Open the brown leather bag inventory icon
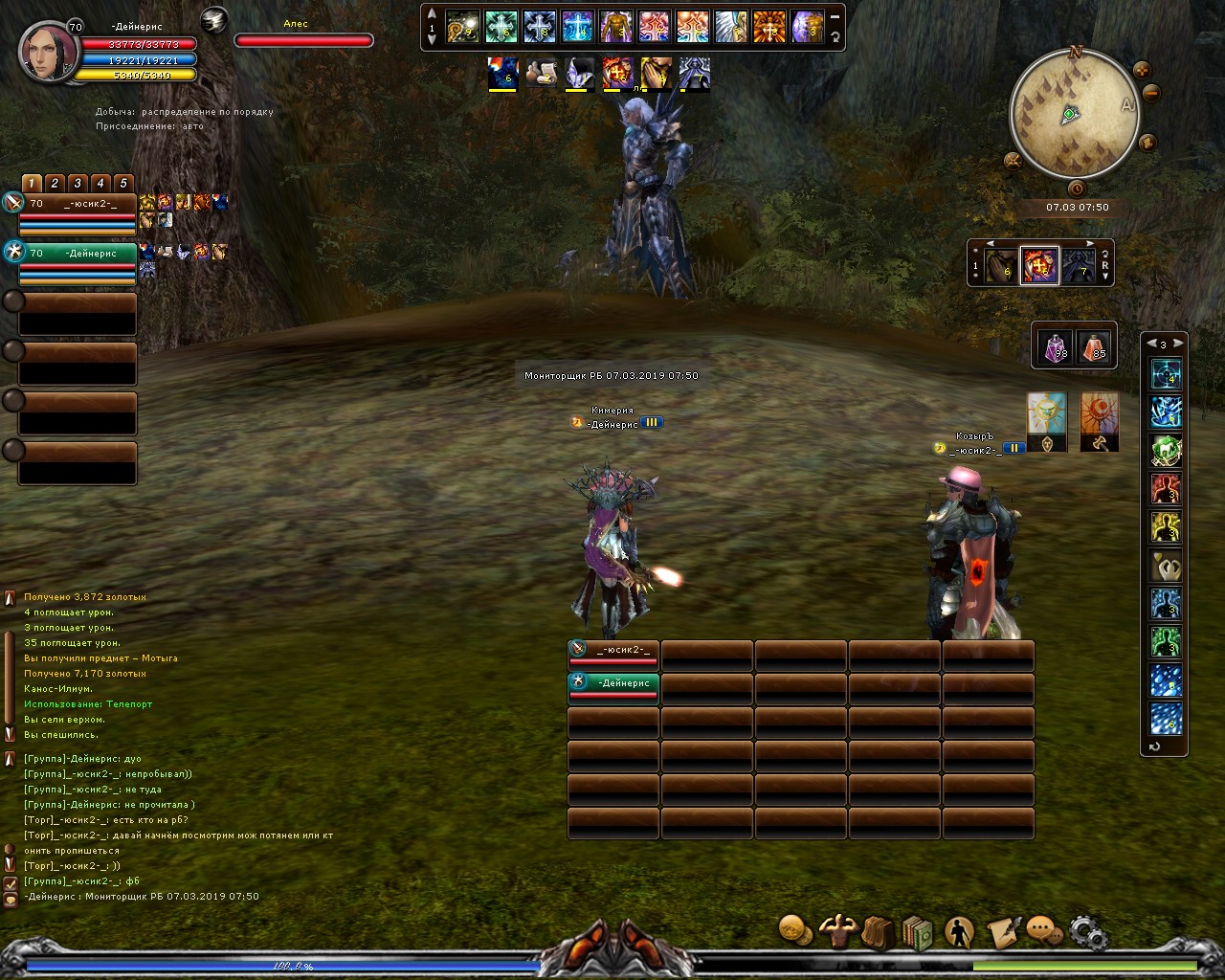This screenshot has height=980, width=1225. 877,931
